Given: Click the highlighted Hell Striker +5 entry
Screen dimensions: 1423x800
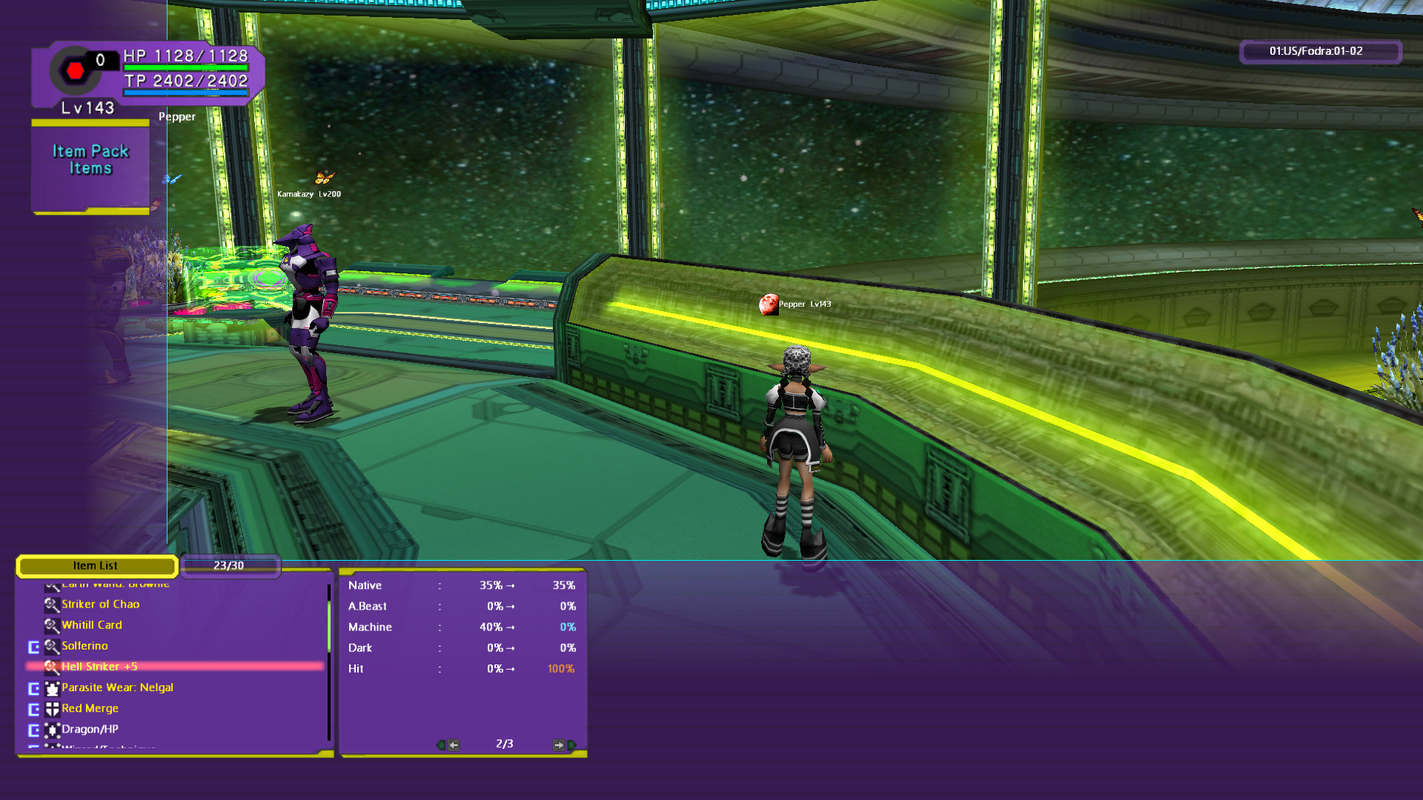Looking at the screenshot, I should click(x=100, y=667).
